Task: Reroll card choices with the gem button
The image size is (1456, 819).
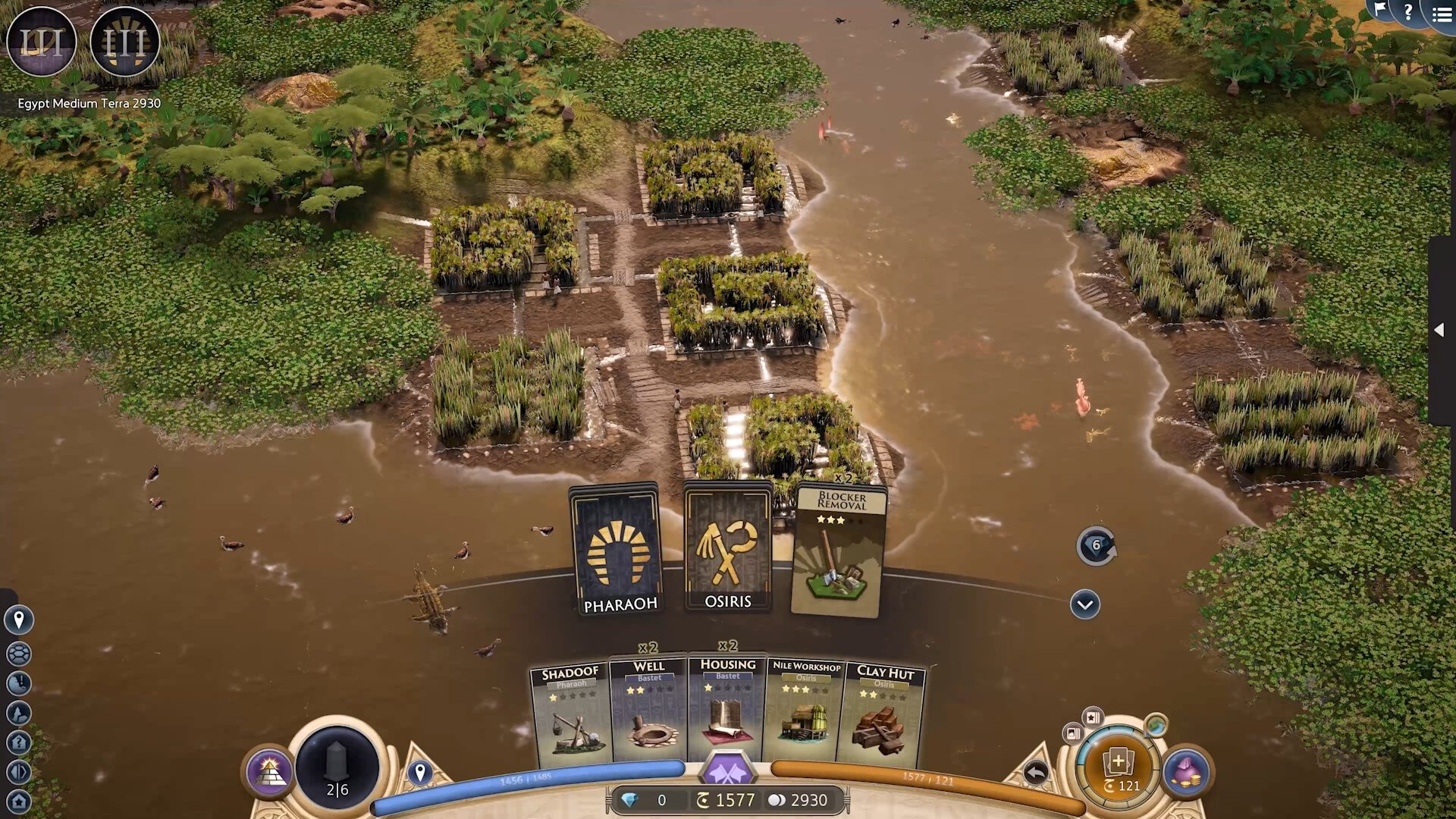Action: (x=1096, y=546)
